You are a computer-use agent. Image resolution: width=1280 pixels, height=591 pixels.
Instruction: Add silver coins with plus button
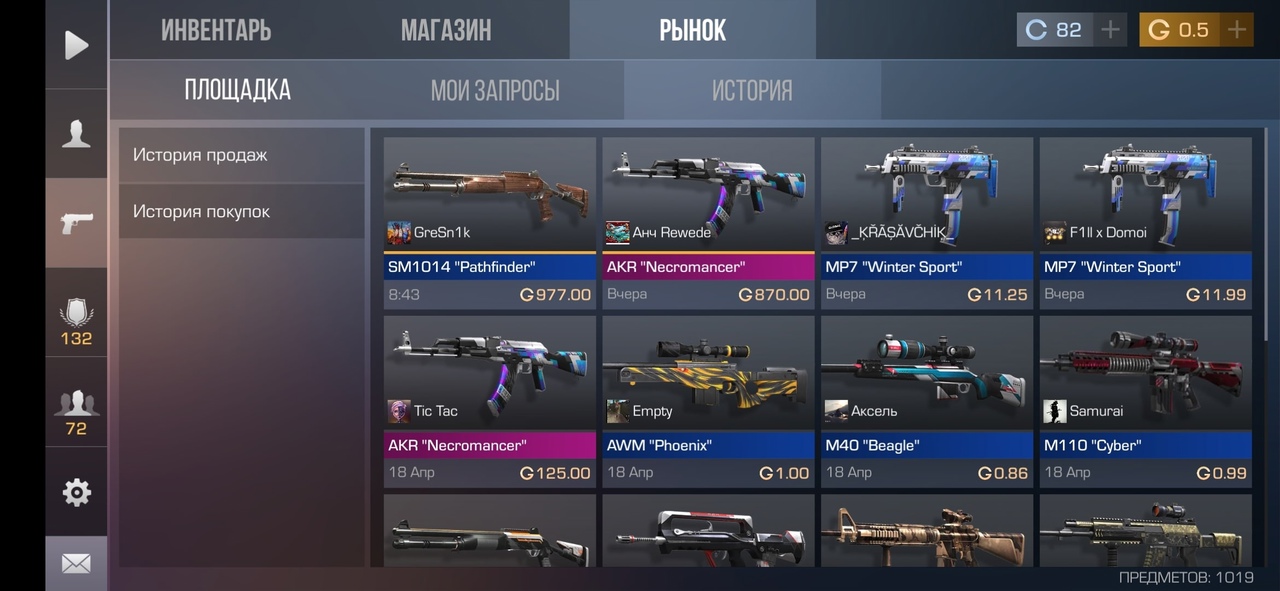pos(1110,30)
